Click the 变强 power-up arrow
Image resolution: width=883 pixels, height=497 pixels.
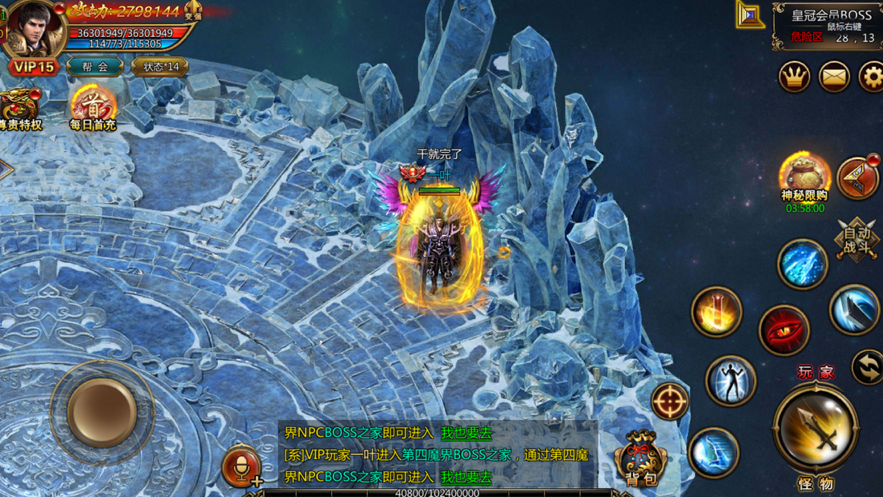pyautogui.click(x=193, y=13)
